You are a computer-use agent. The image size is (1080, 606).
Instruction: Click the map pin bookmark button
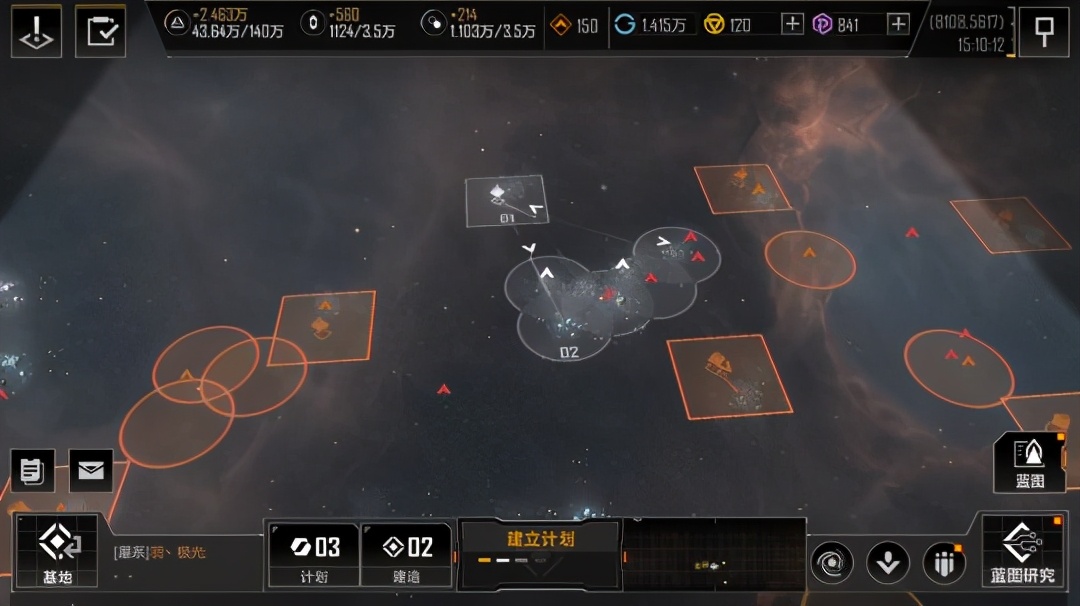tap(1043, 31)
